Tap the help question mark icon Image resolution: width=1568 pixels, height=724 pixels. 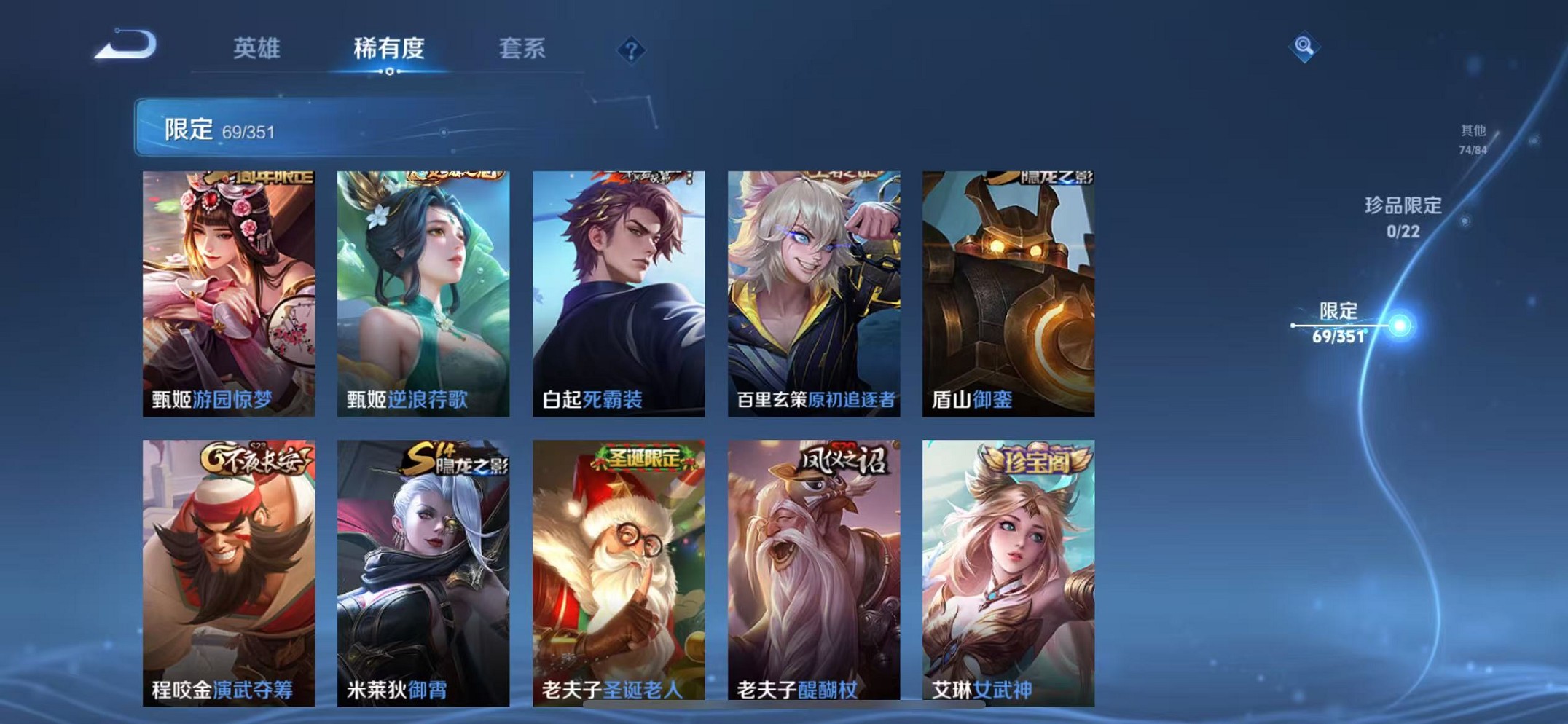[x=631, y=50]
